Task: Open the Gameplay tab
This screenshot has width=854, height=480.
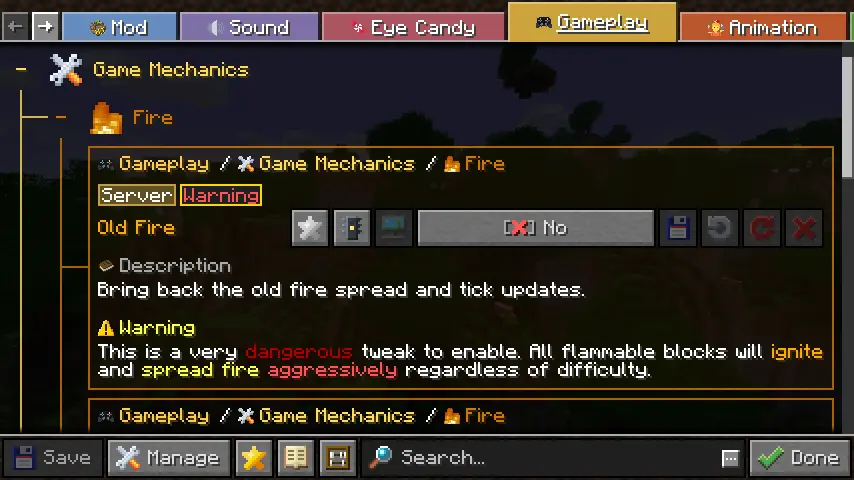Action: tap(592, 22)
